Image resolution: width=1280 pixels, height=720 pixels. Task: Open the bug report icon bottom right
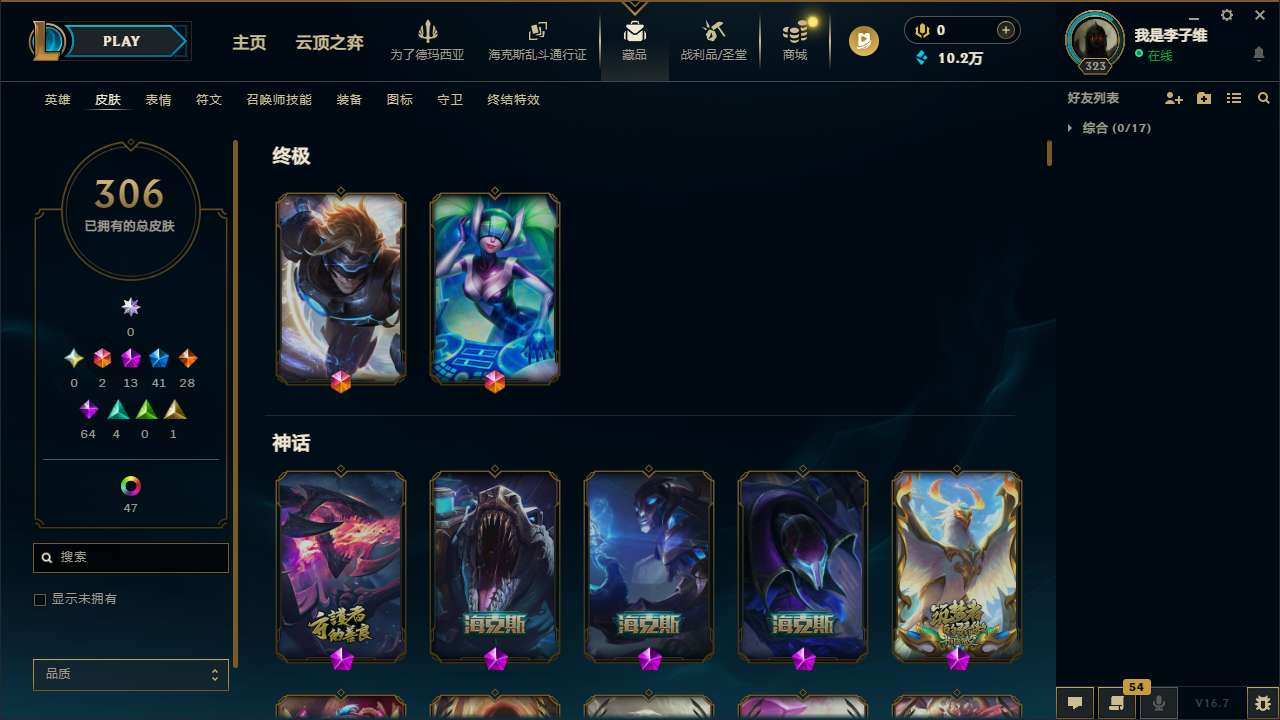[x=1261, y=702]
